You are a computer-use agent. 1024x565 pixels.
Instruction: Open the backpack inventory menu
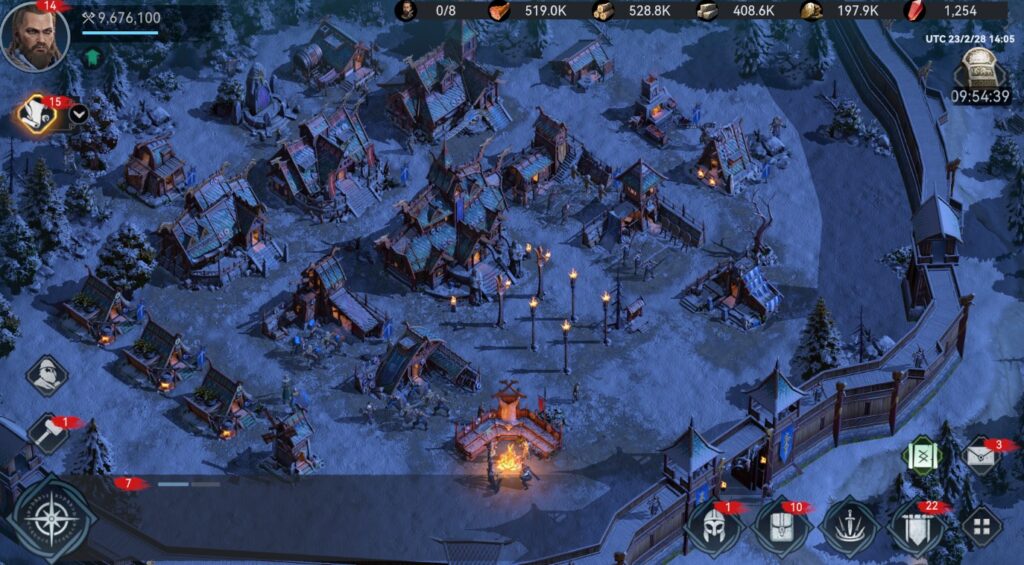[x=781, y=525]
